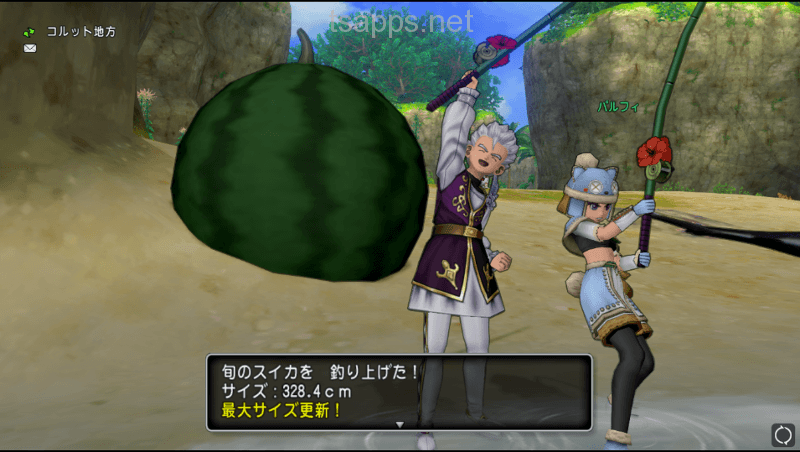Click the fishing result message box
Viewport: 800px width, 452px height.
399,391
